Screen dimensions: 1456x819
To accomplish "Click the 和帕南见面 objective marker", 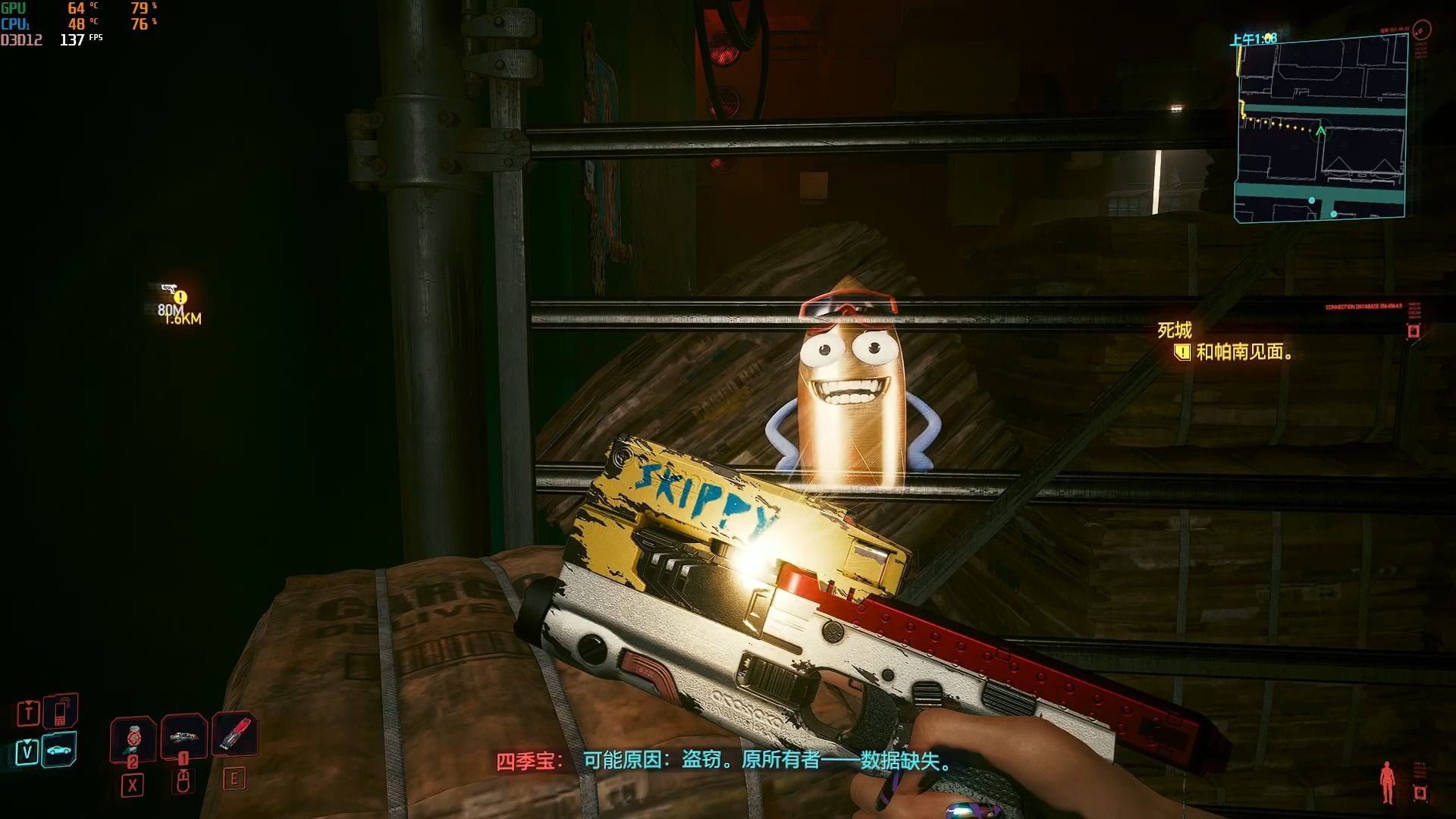I will click(x=1182, y=352).
